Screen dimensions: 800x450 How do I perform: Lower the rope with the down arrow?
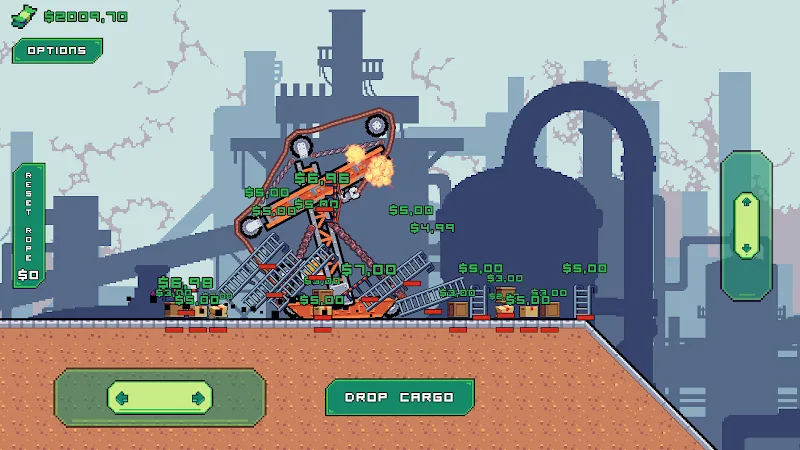click(745, 247)
